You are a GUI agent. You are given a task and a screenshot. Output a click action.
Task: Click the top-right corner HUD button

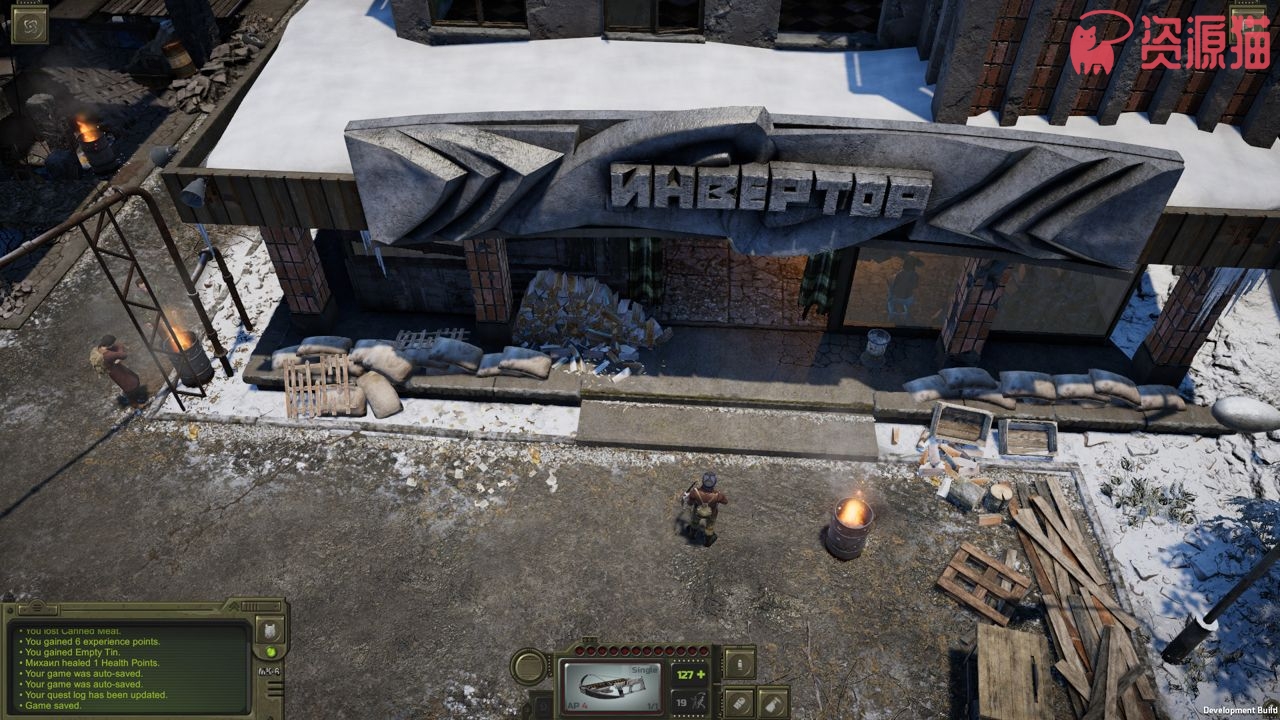pos(1252,22)
